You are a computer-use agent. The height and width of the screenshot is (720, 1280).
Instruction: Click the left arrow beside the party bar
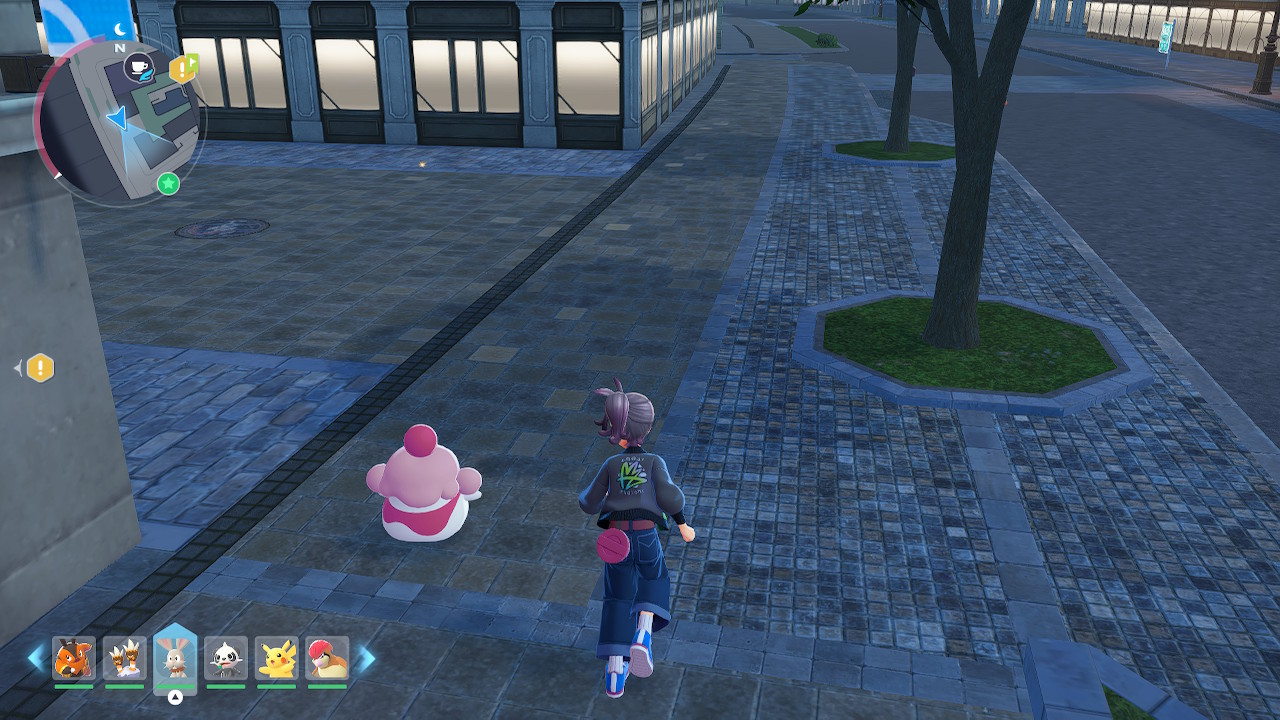click(x=36, y=658)
